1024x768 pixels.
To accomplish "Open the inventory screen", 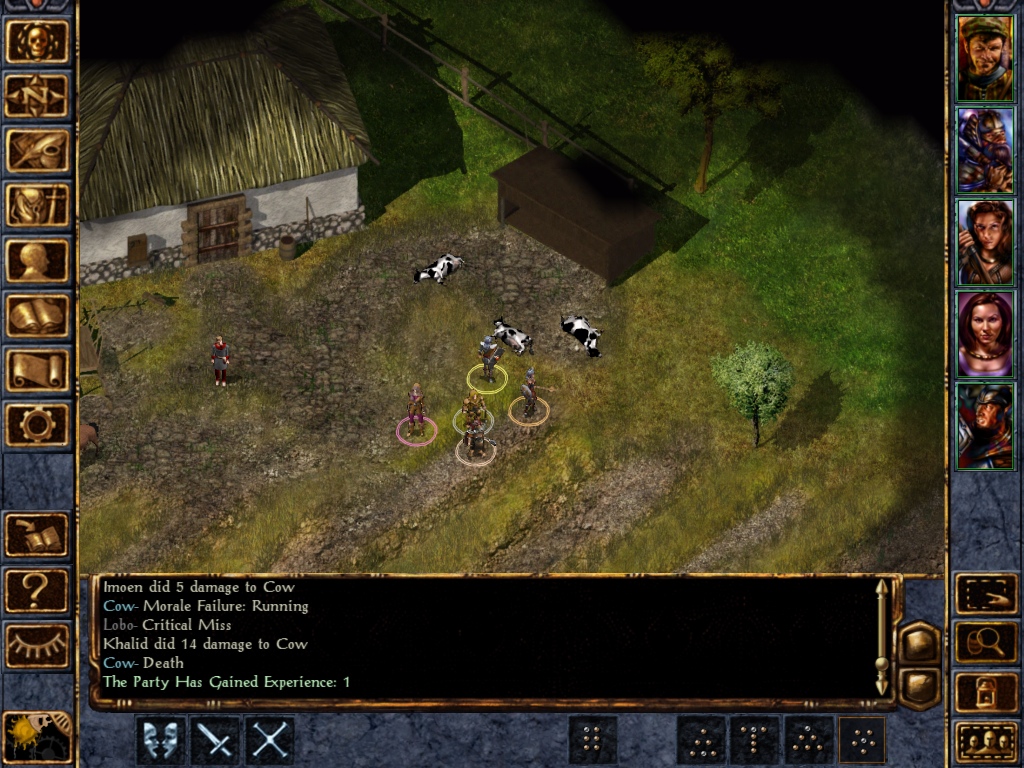I will (x=38, y=206).
